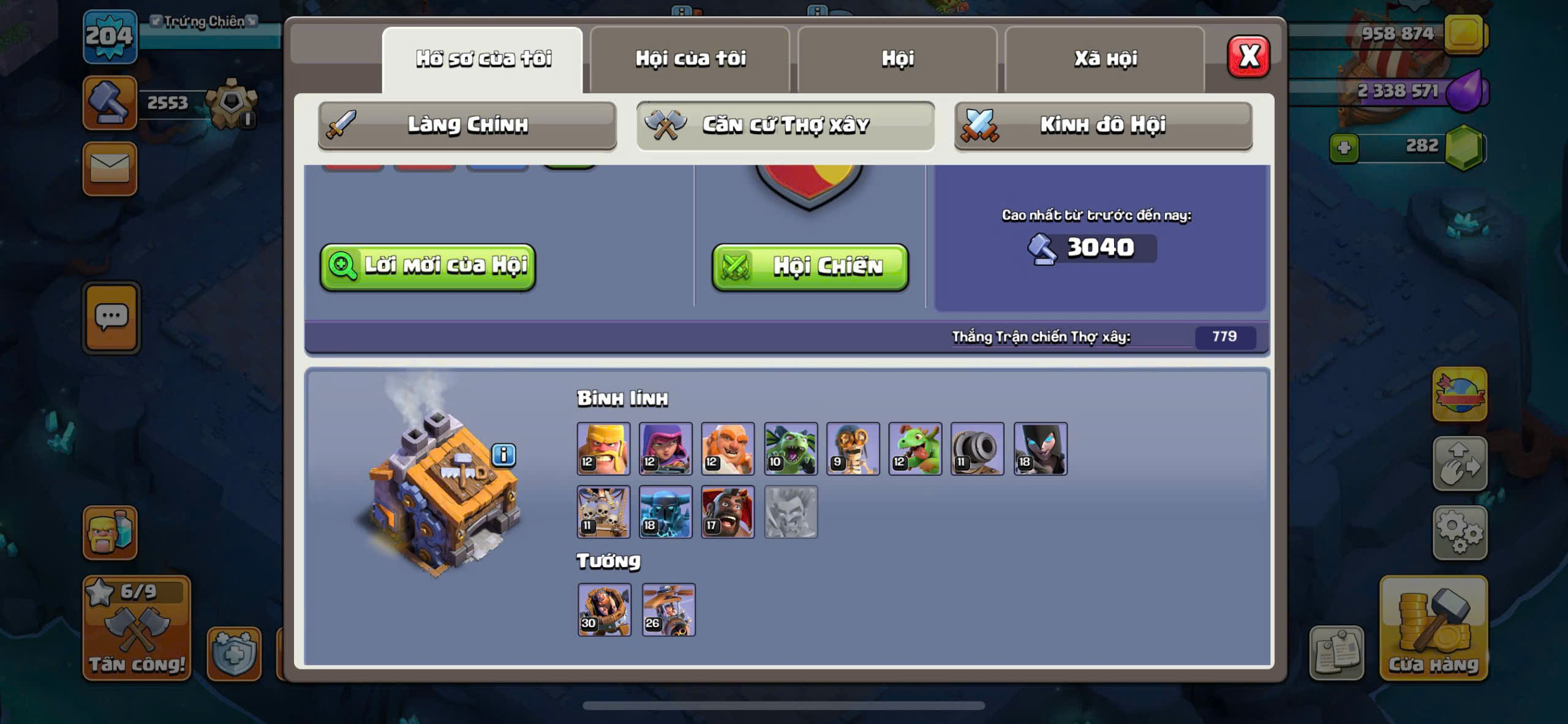Close the profile window
1568x724 pixels.
pyautogui.click(x=1248, y=57)
